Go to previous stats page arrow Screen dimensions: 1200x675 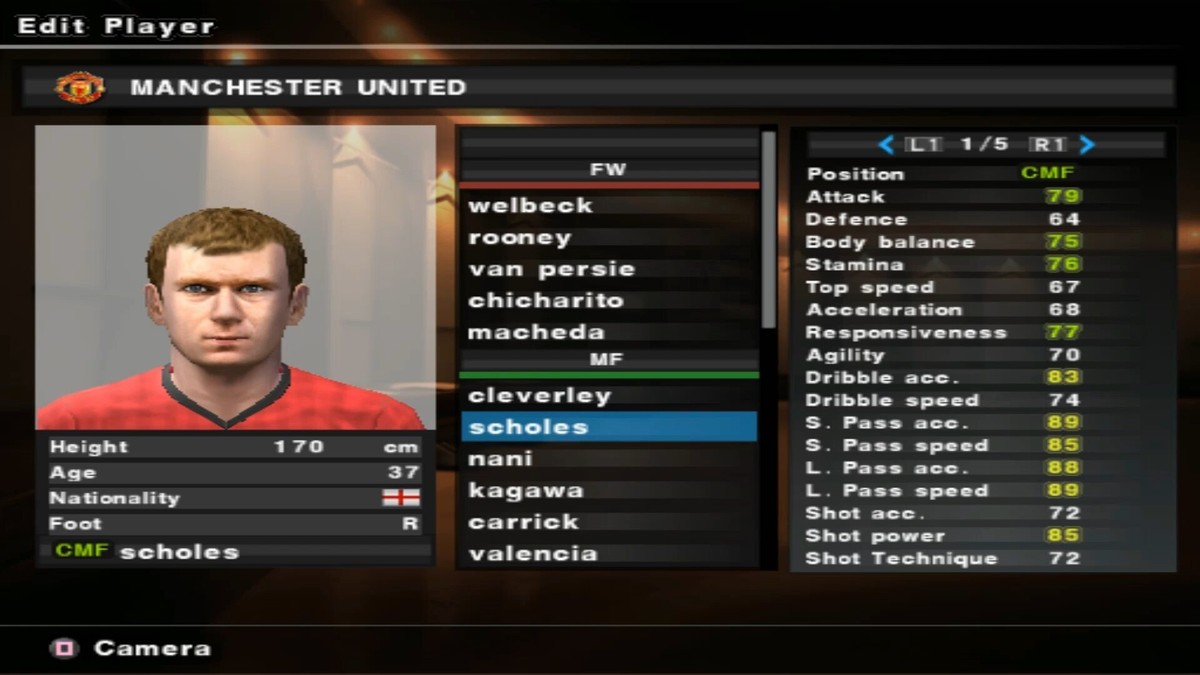click(885, 145)
